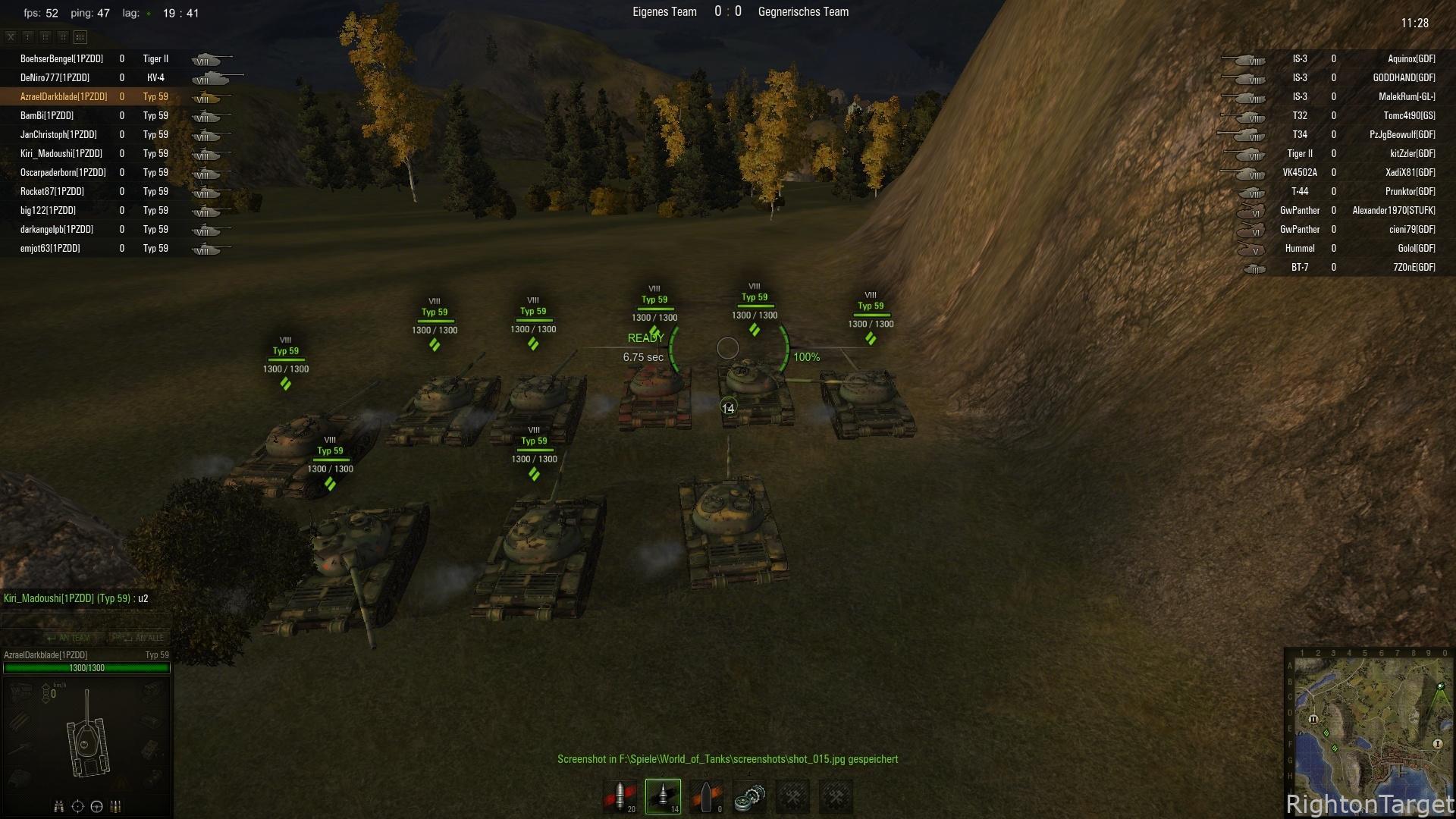Use the track repair kit consumable
The image size is (1456, 819).
click(749, 797)
